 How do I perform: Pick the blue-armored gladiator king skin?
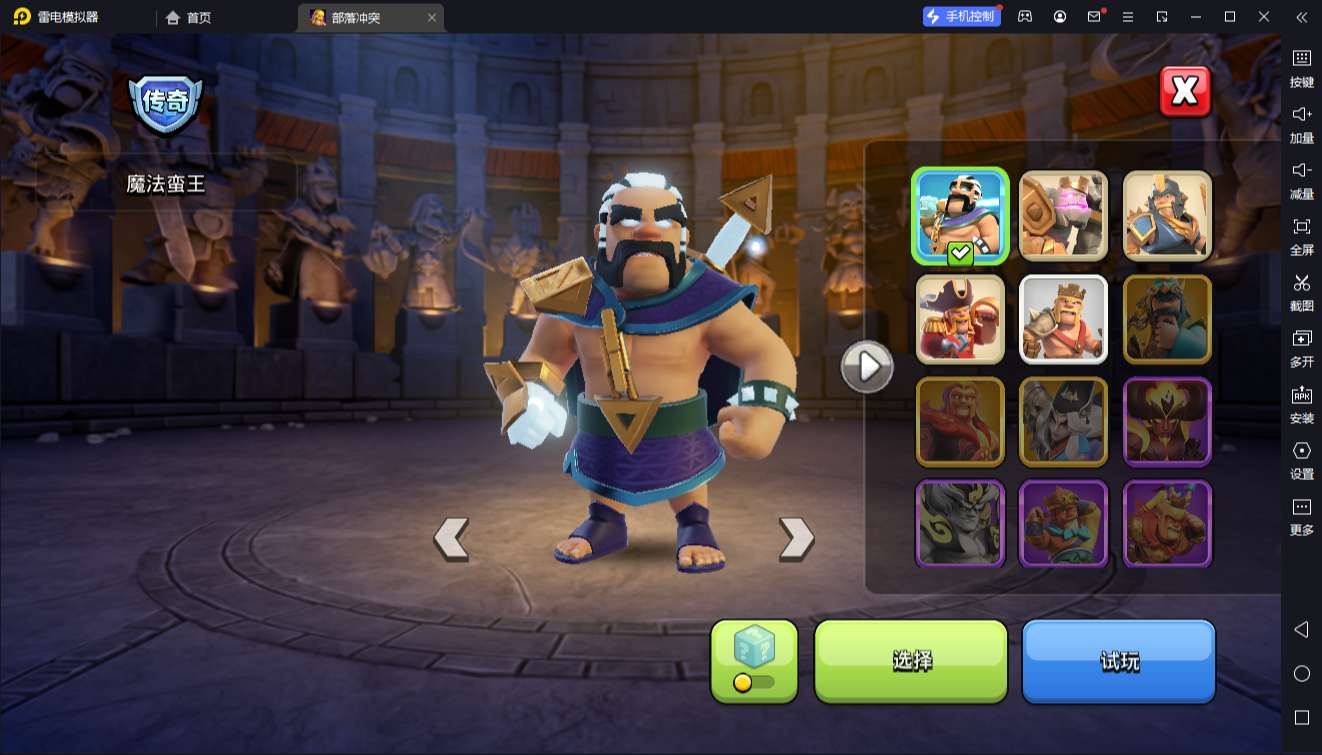(x=1167, y=216)
